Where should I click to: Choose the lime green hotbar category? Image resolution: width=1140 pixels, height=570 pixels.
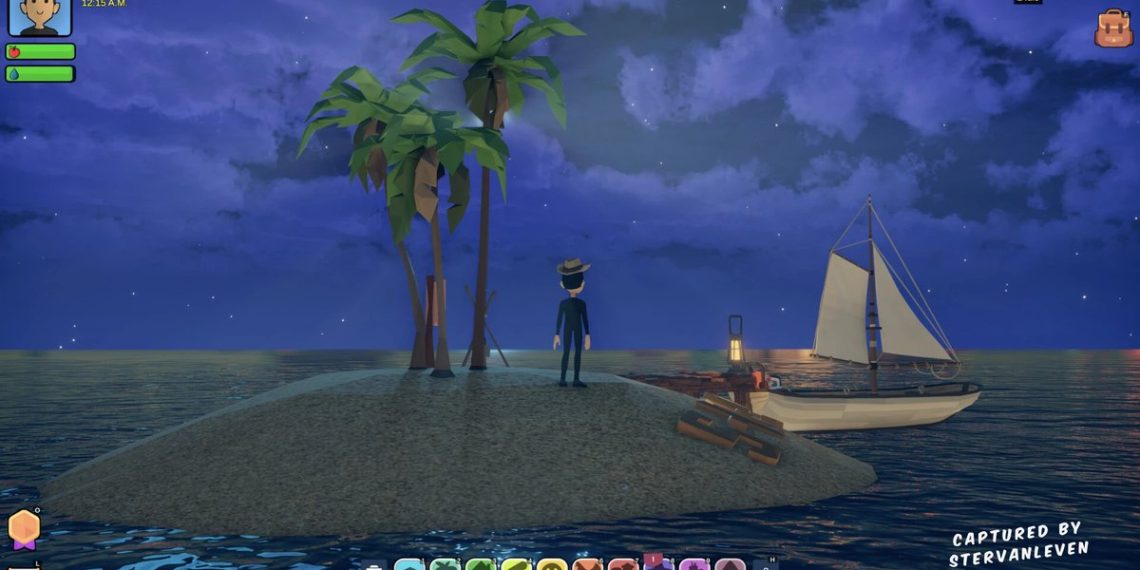click(515, 565)
